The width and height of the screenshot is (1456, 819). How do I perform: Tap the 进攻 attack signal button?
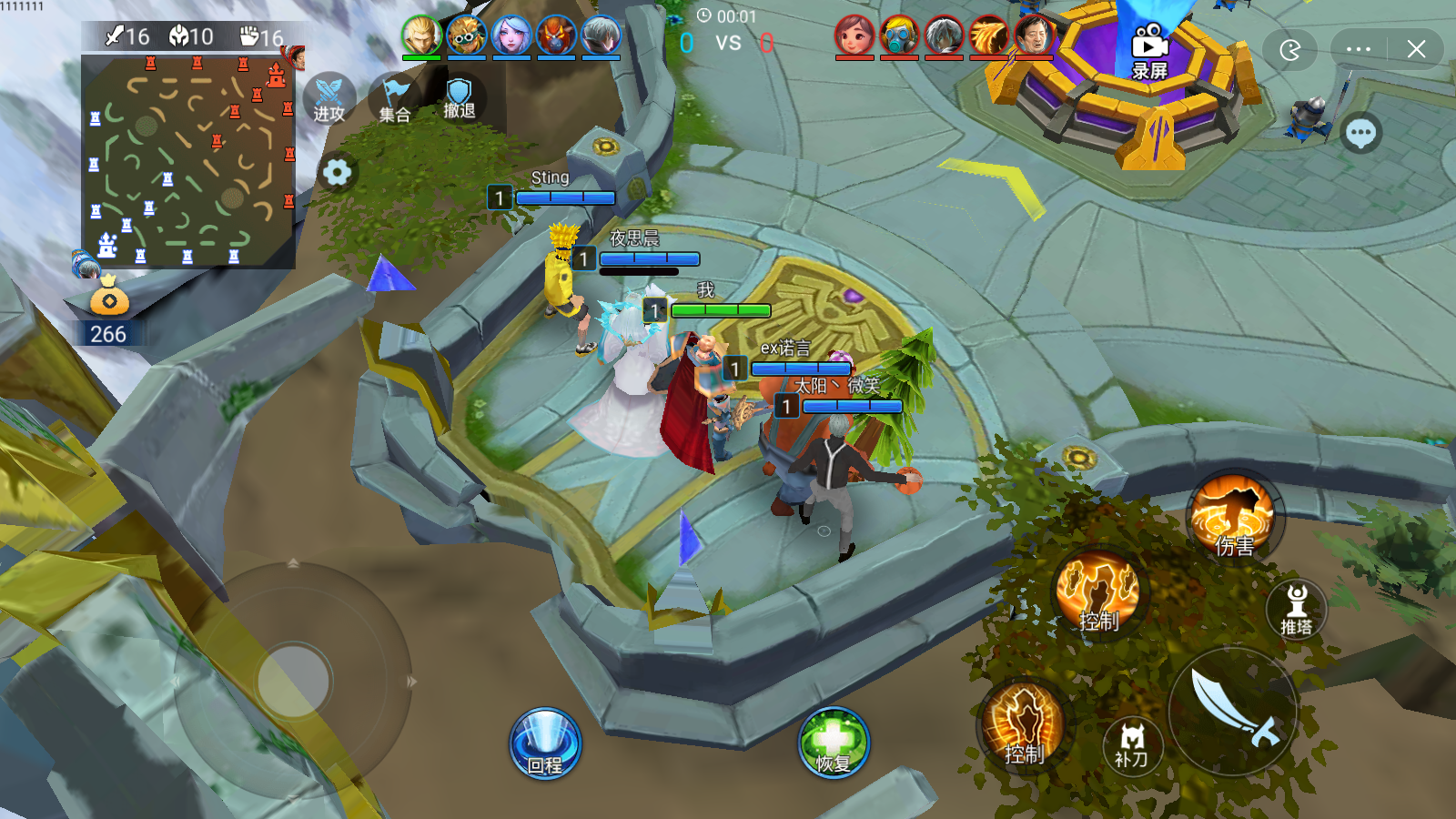pos(329,98)
